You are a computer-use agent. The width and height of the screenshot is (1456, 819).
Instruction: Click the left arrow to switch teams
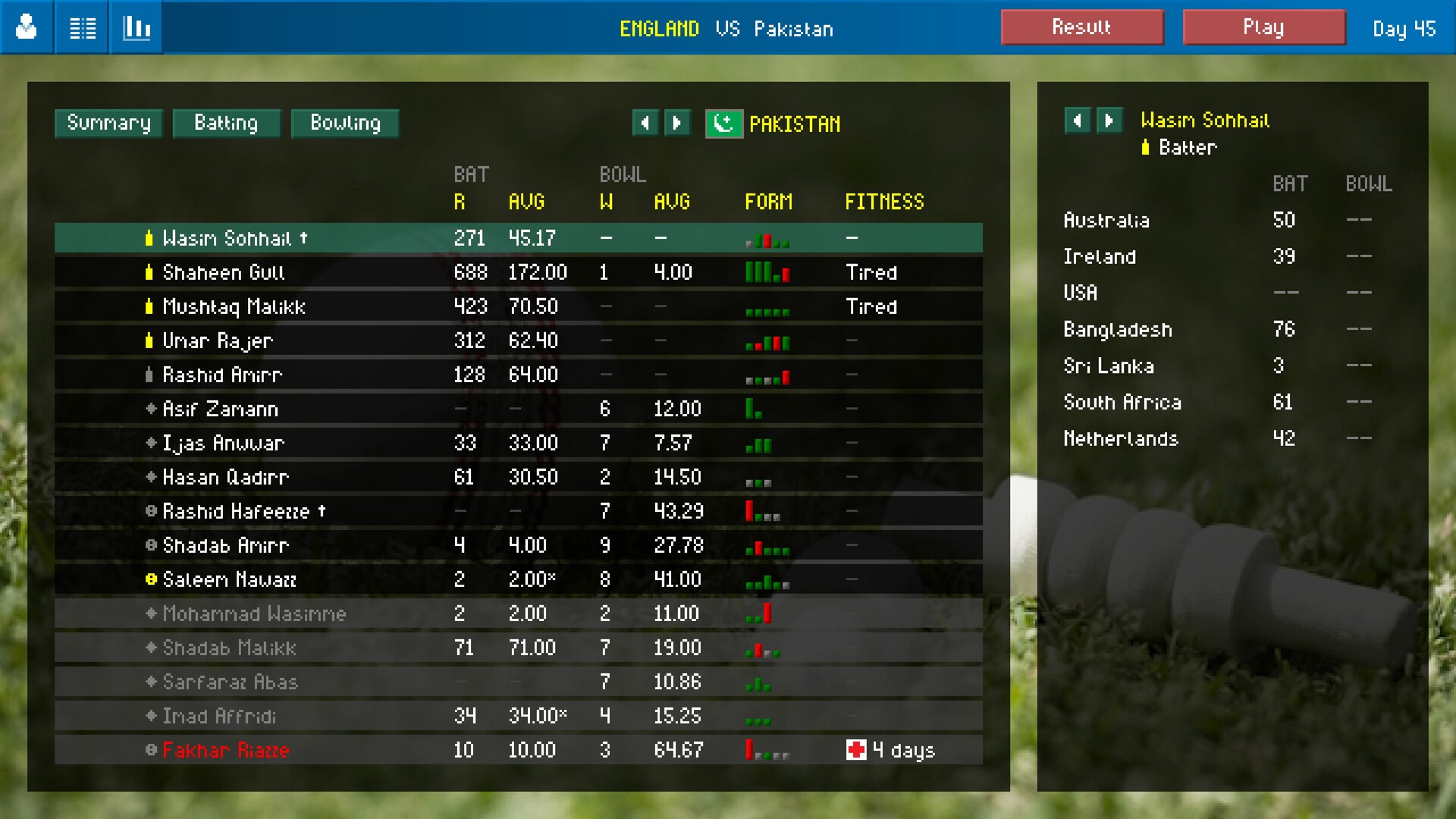[645, 122]
